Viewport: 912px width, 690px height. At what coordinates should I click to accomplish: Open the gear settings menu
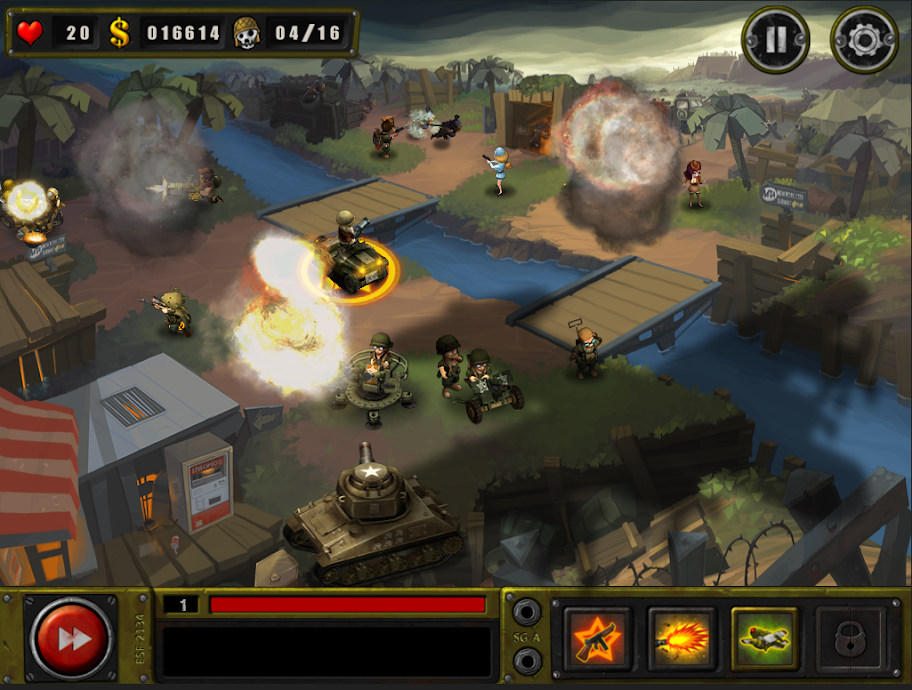click(x=864, y=41)
